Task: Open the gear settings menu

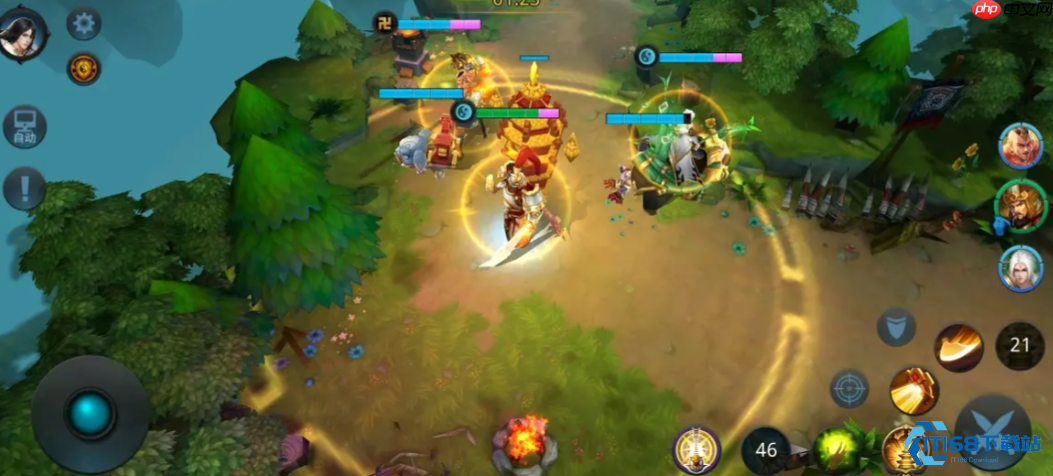Action: (83, 23)
